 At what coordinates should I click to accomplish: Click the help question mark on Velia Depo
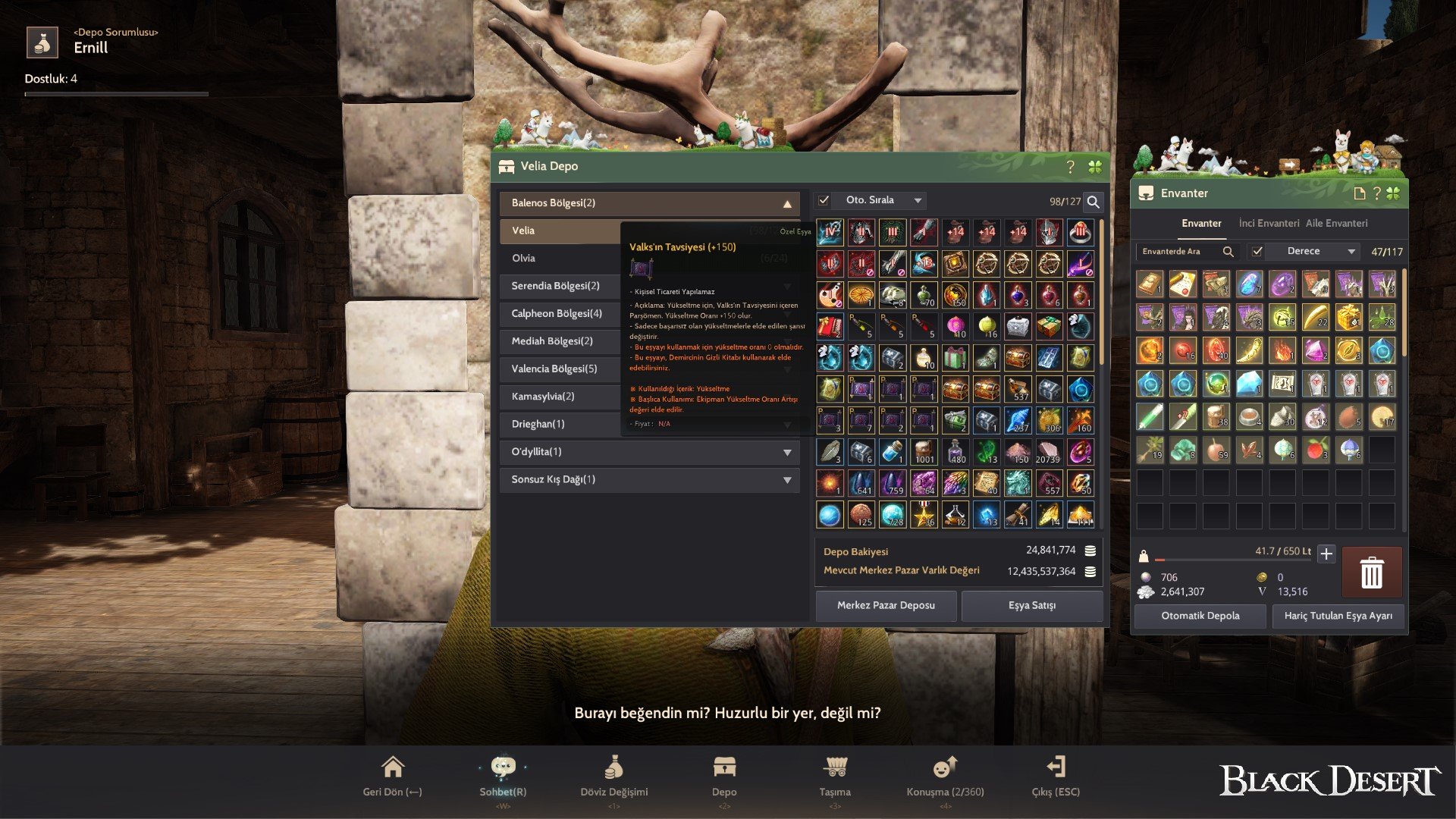[x=1070, y=166]
